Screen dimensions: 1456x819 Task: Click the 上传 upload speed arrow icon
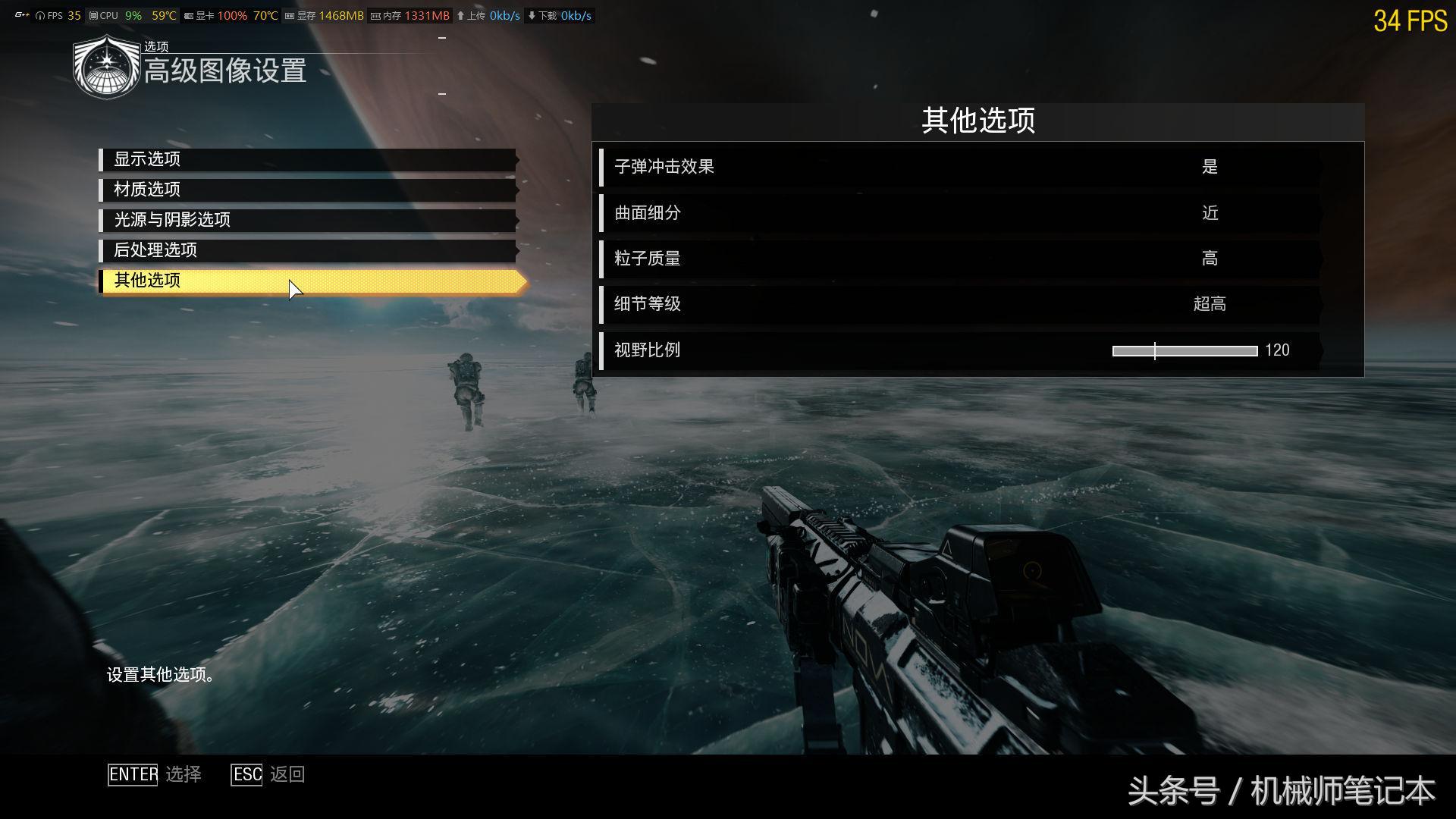[460, 14]
